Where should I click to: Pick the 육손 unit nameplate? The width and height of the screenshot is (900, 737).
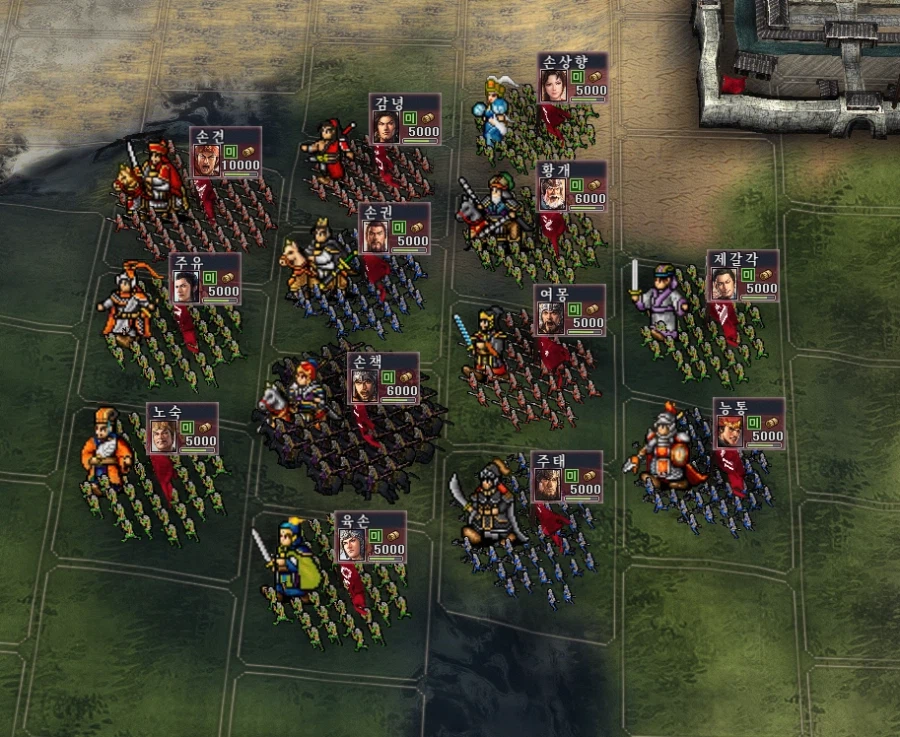click(x=370, y=537)
